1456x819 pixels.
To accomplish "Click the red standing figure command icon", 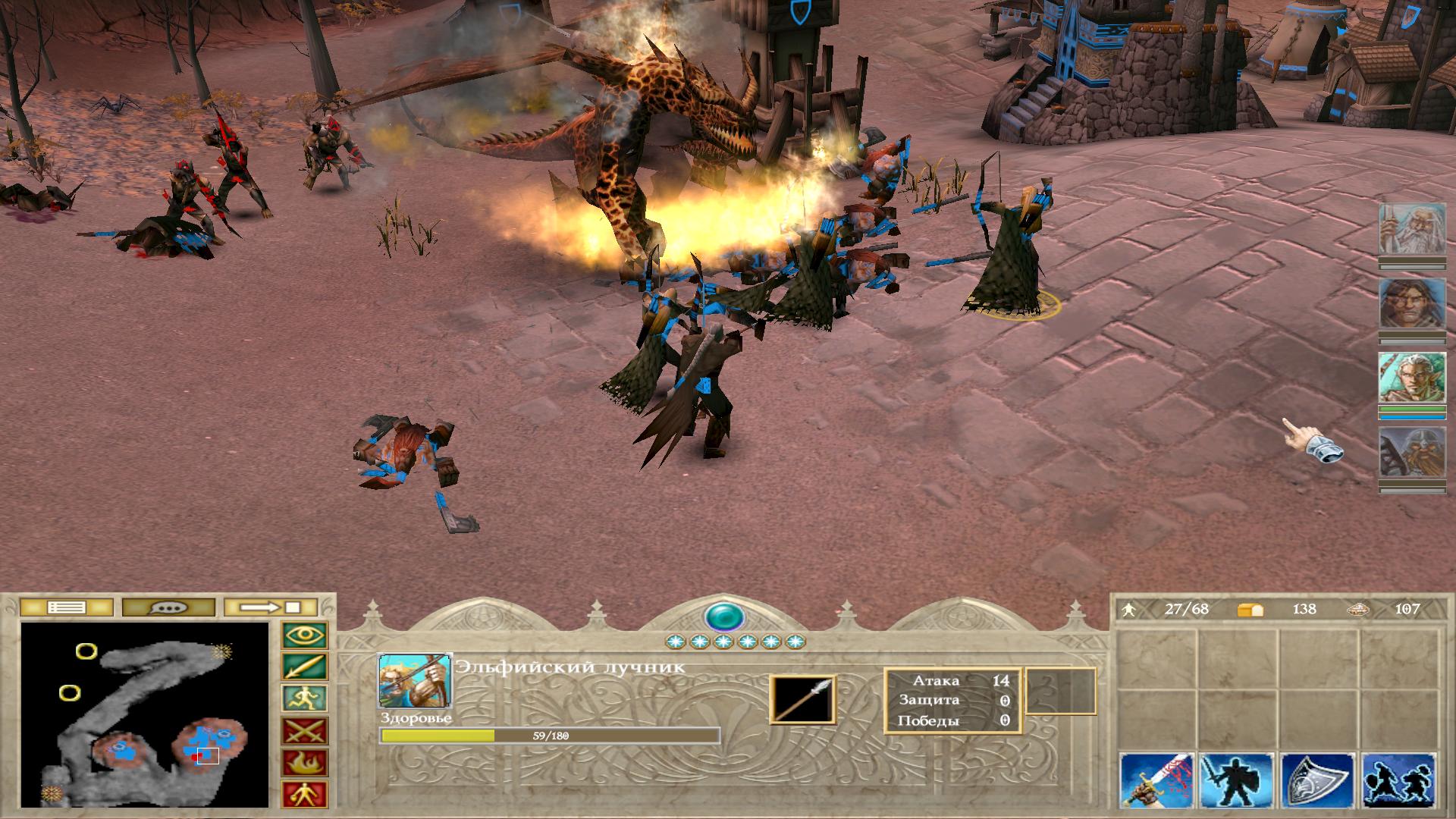I will point(305,794).
